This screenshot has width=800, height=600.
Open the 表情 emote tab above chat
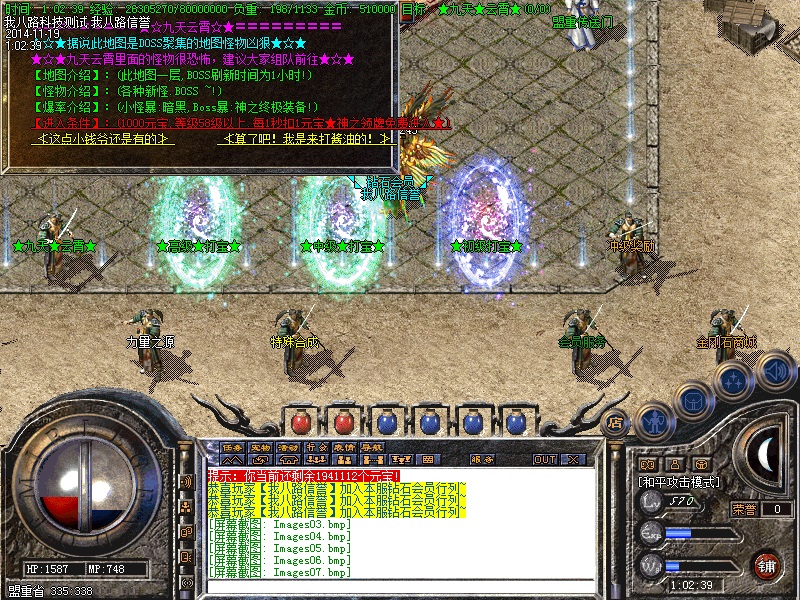click(344, 447)
